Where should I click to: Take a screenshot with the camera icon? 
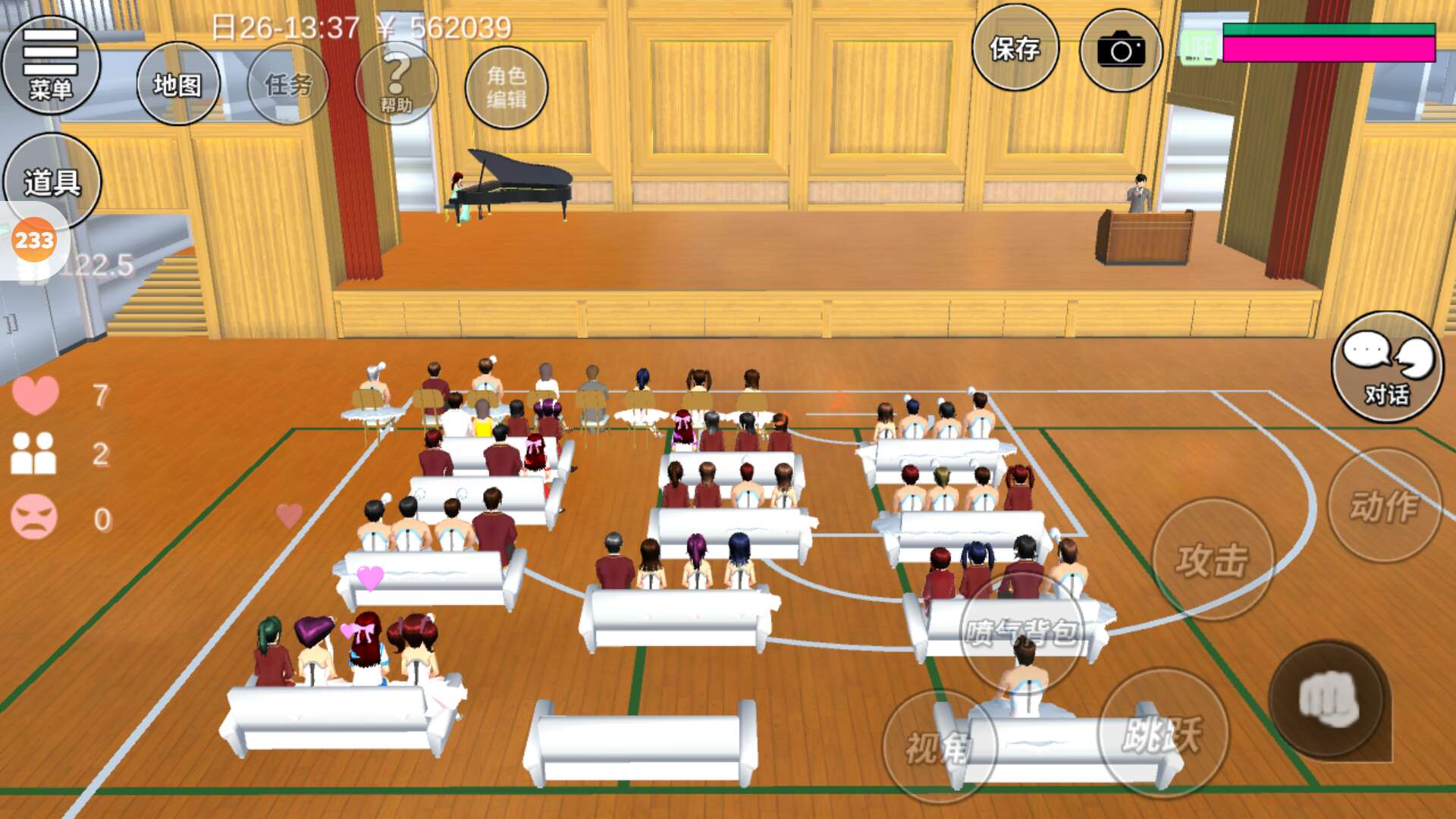pos(1121,50)
